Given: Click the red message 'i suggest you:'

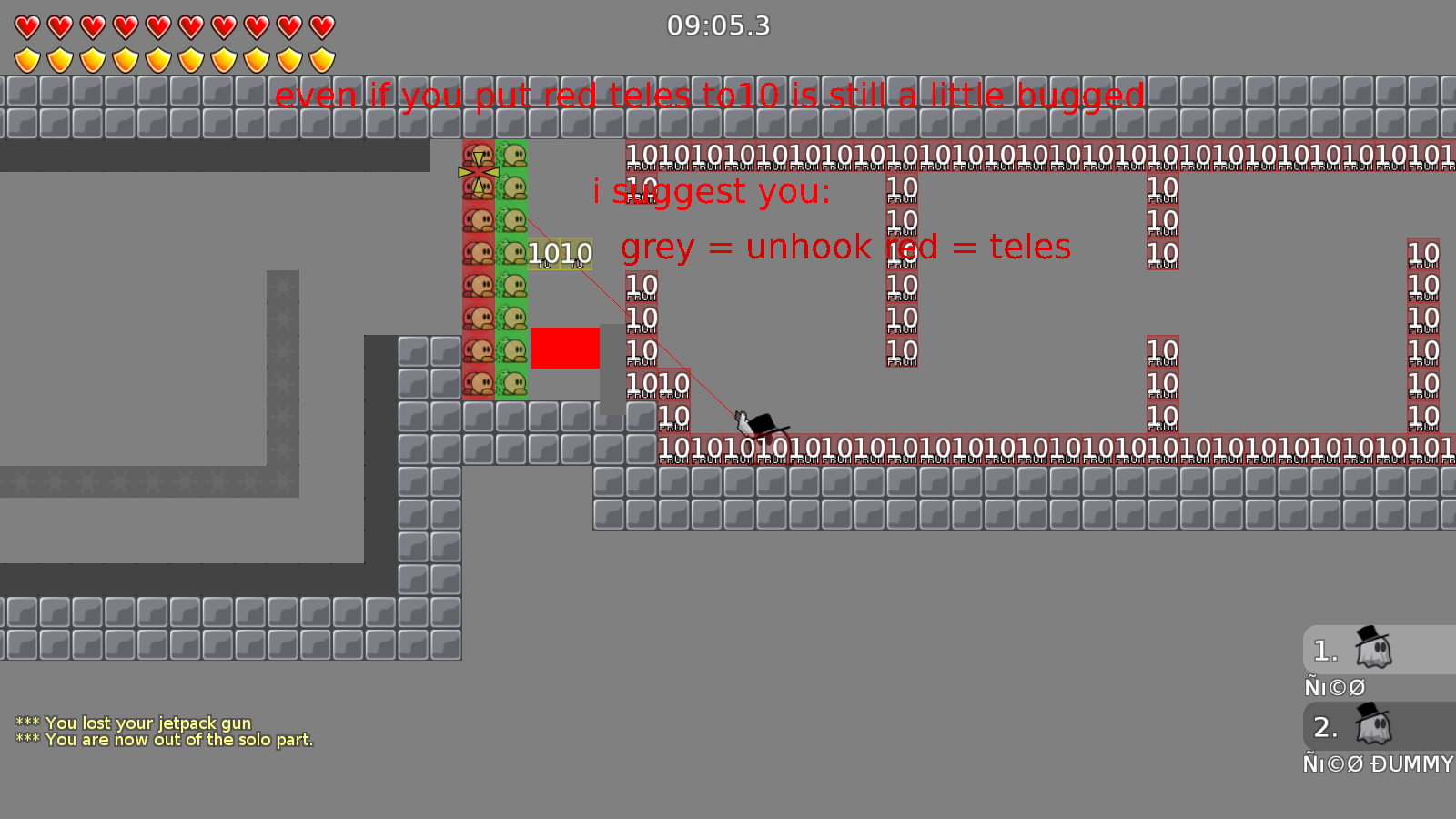Looking at the screenshot, I should click(x=711, y=192).
